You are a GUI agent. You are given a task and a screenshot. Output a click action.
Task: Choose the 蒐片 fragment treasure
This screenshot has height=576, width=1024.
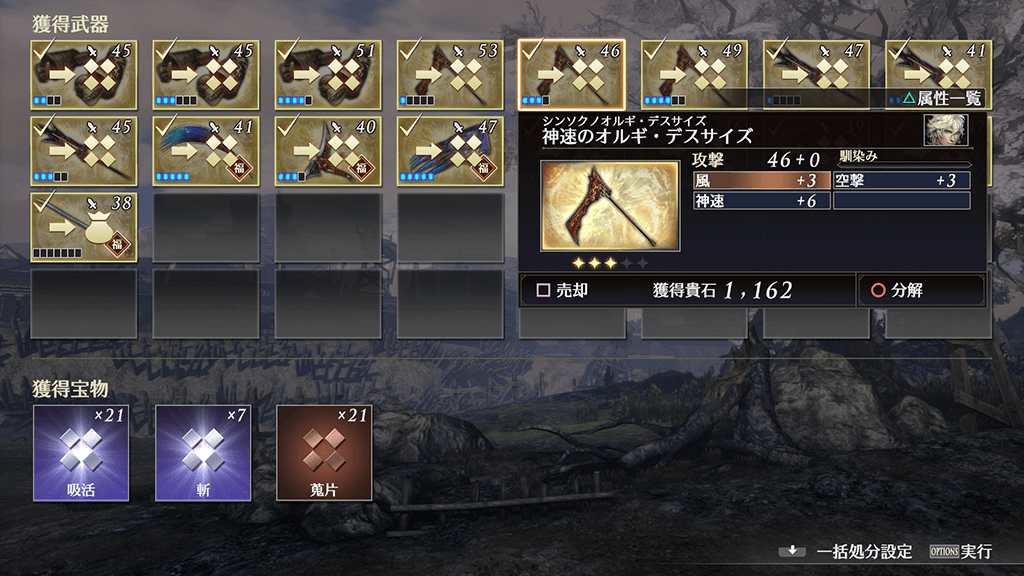(x=326, y=452)
